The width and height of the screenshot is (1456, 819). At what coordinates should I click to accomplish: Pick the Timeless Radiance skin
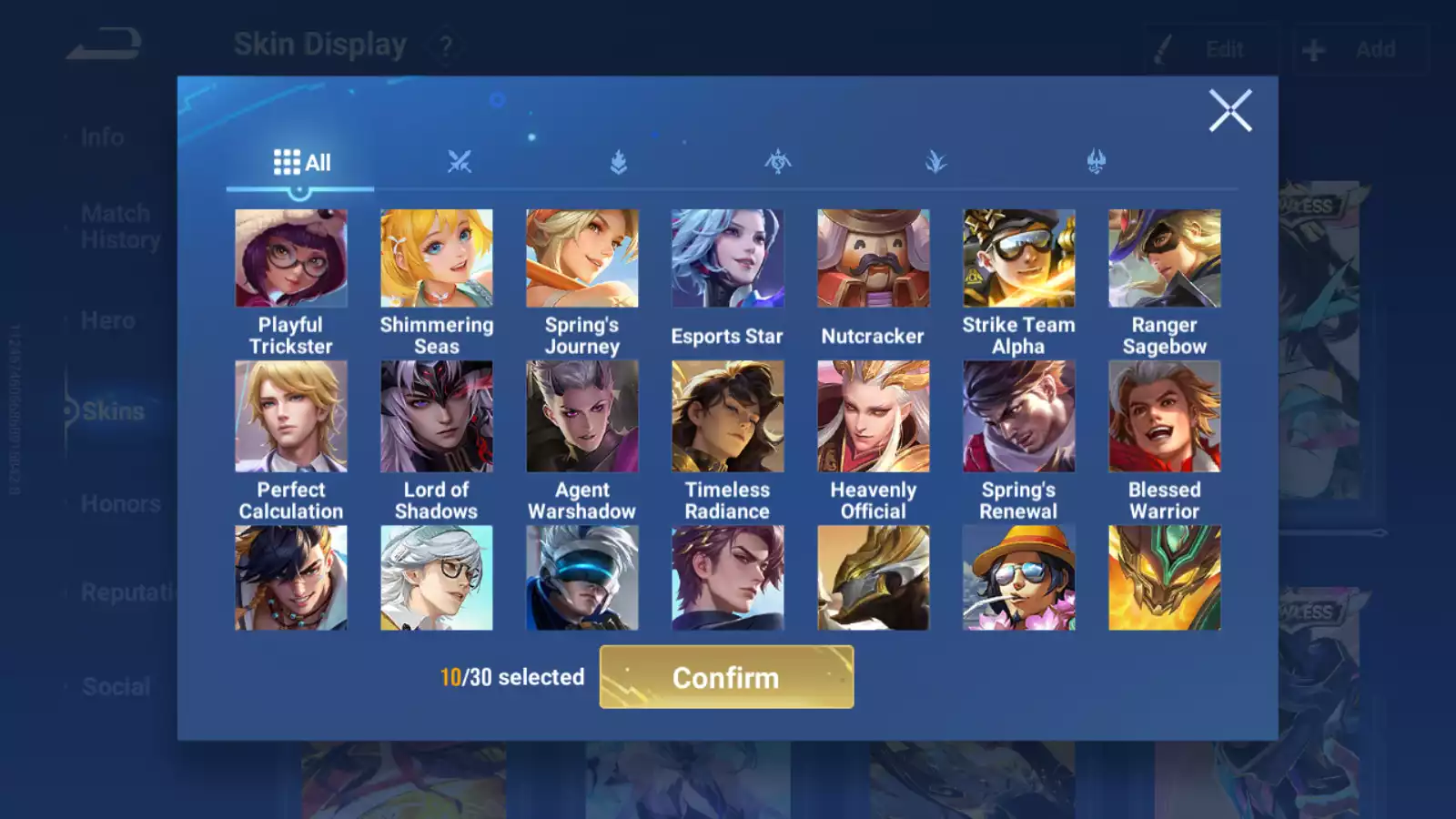click(x=727, y=416)
